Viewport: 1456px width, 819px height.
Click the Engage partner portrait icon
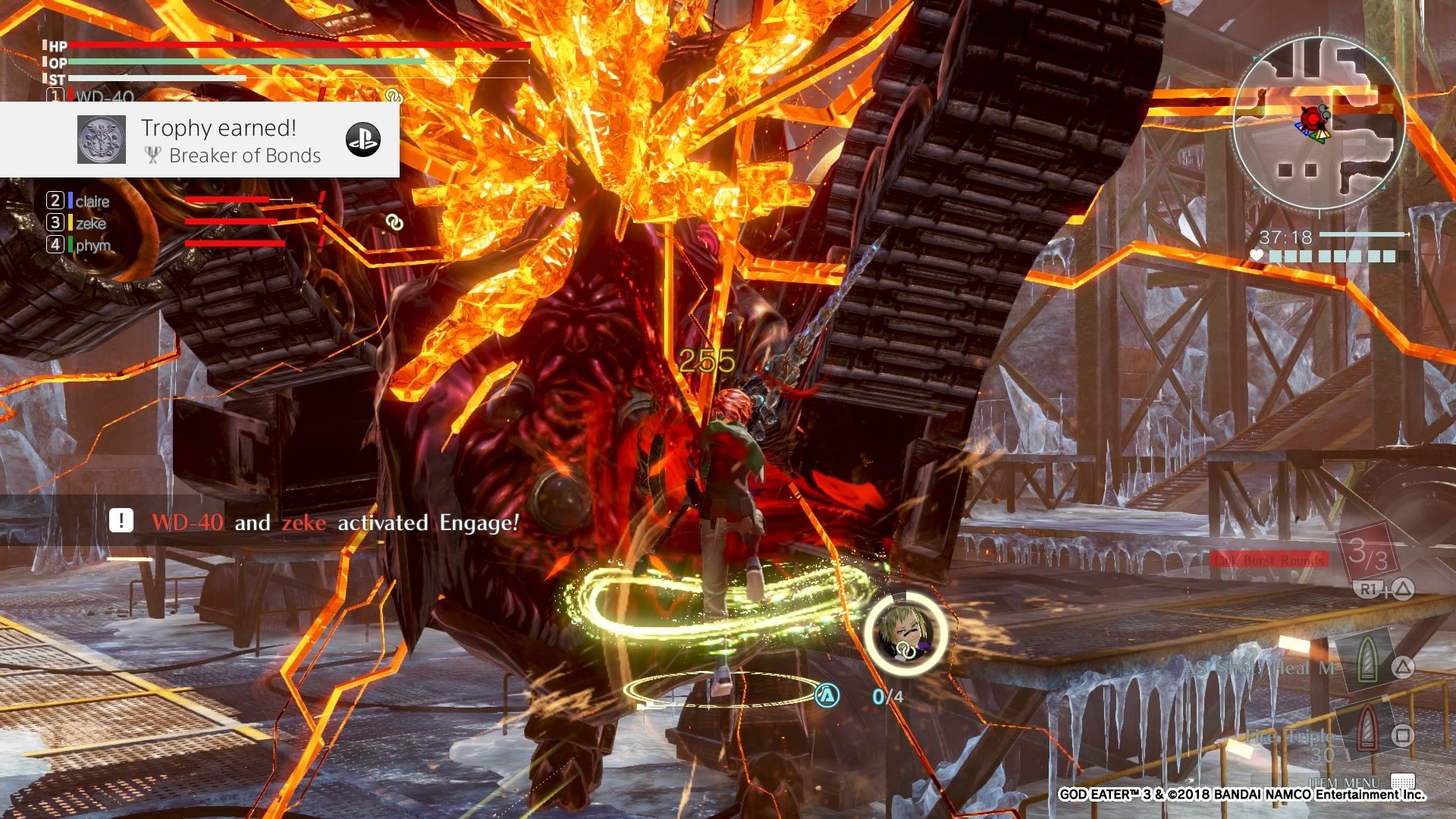905,632
